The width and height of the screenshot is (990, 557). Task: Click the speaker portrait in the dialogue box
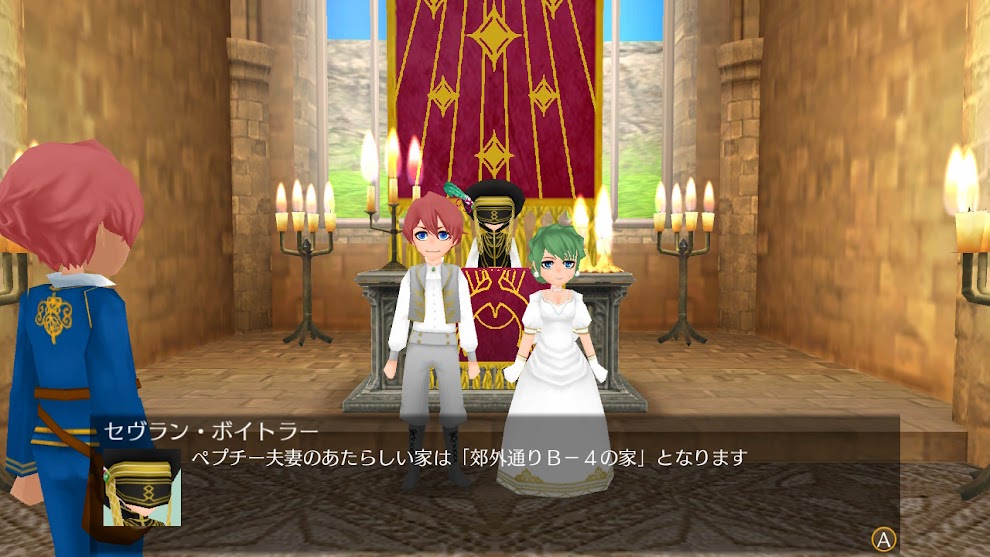(x=142, y=487)
